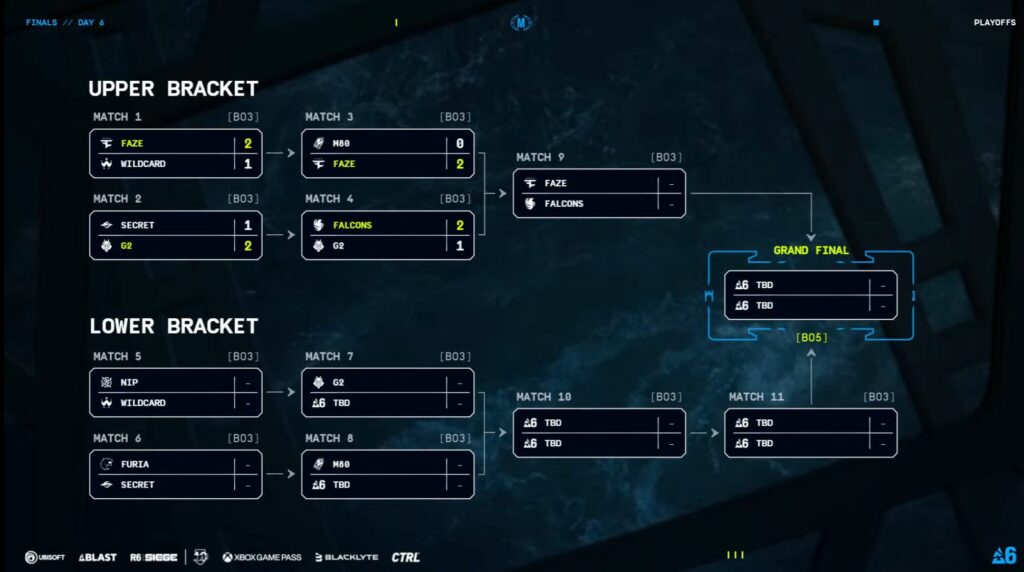Select Match 4 Falcons versus G2 box
This screenshot has width=1024, height=572.
pos(387,235)
